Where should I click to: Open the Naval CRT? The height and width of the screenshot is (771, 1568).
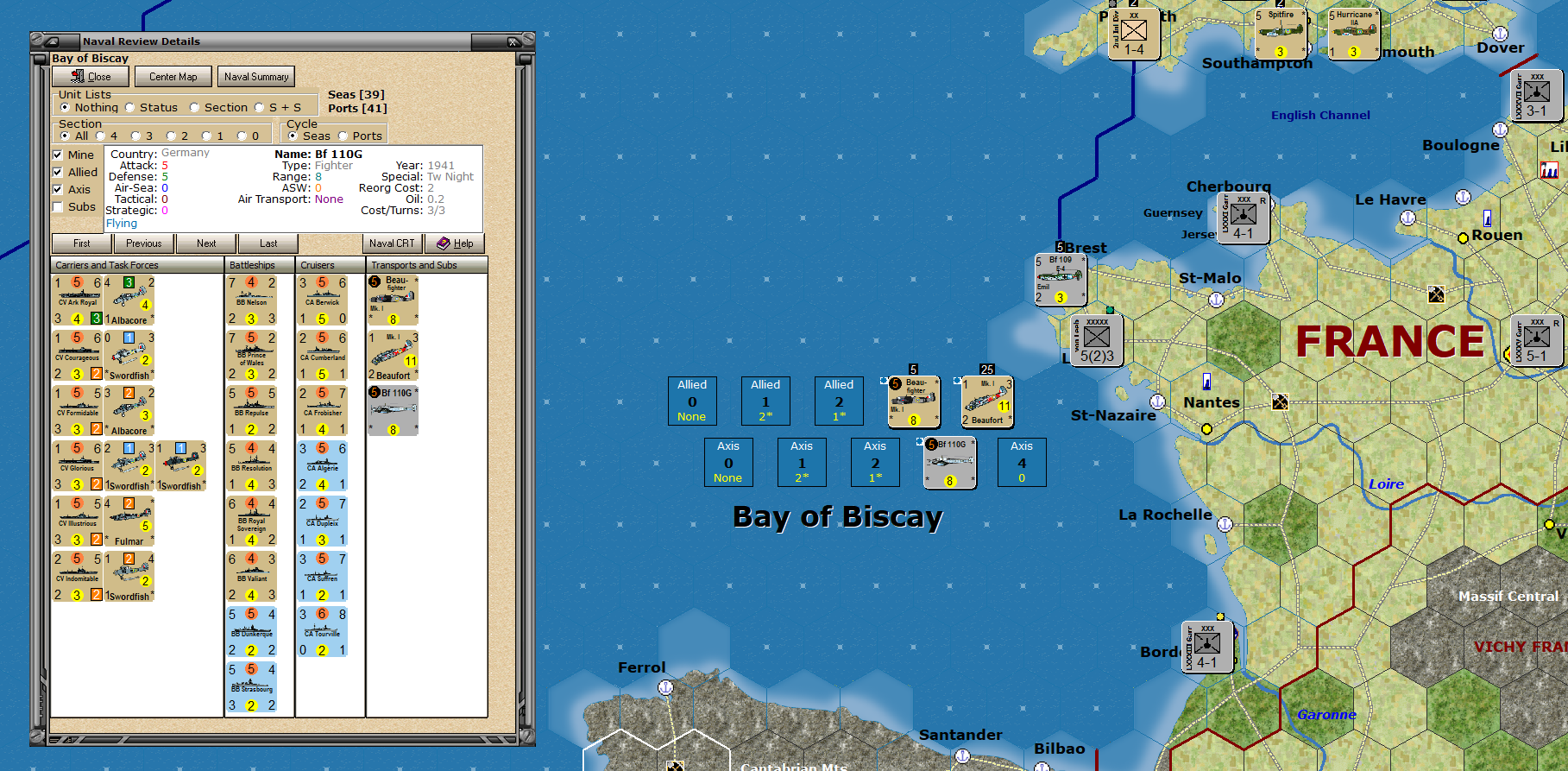pos(391,243)
